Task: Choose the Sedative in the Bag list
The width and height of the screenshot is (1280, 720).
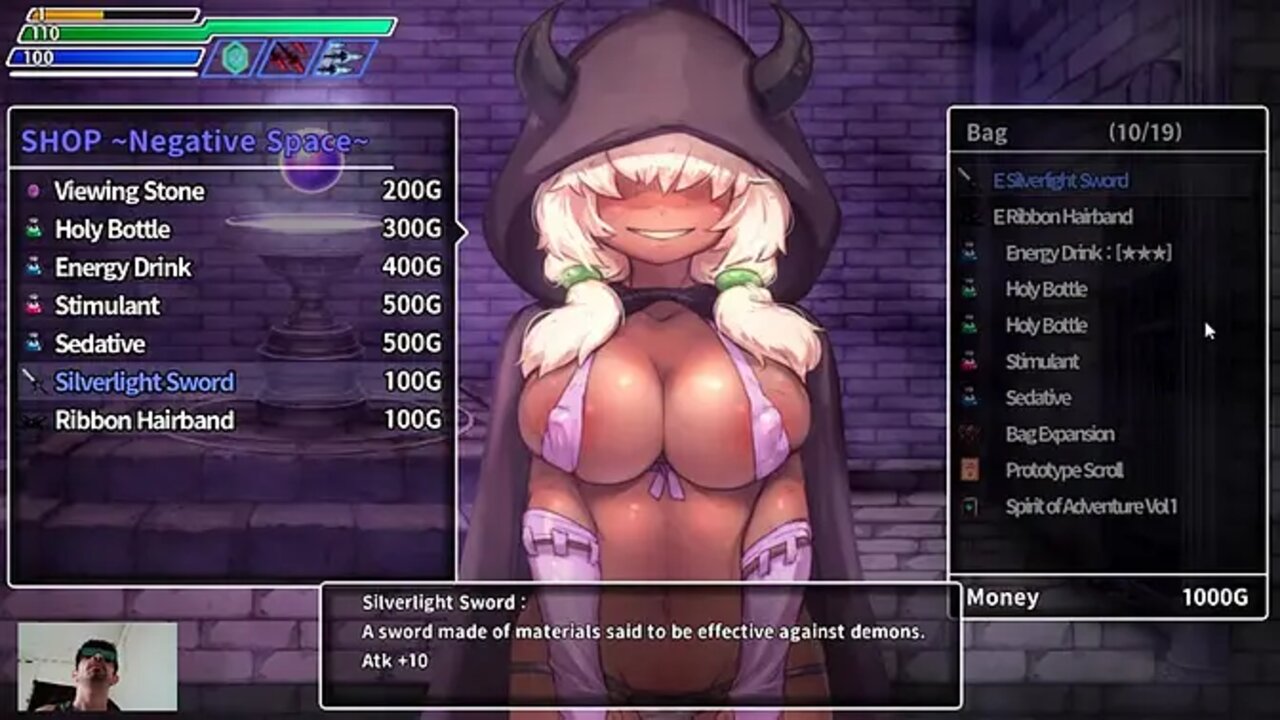Action: pyautogui.click(x=1038, y=397)
